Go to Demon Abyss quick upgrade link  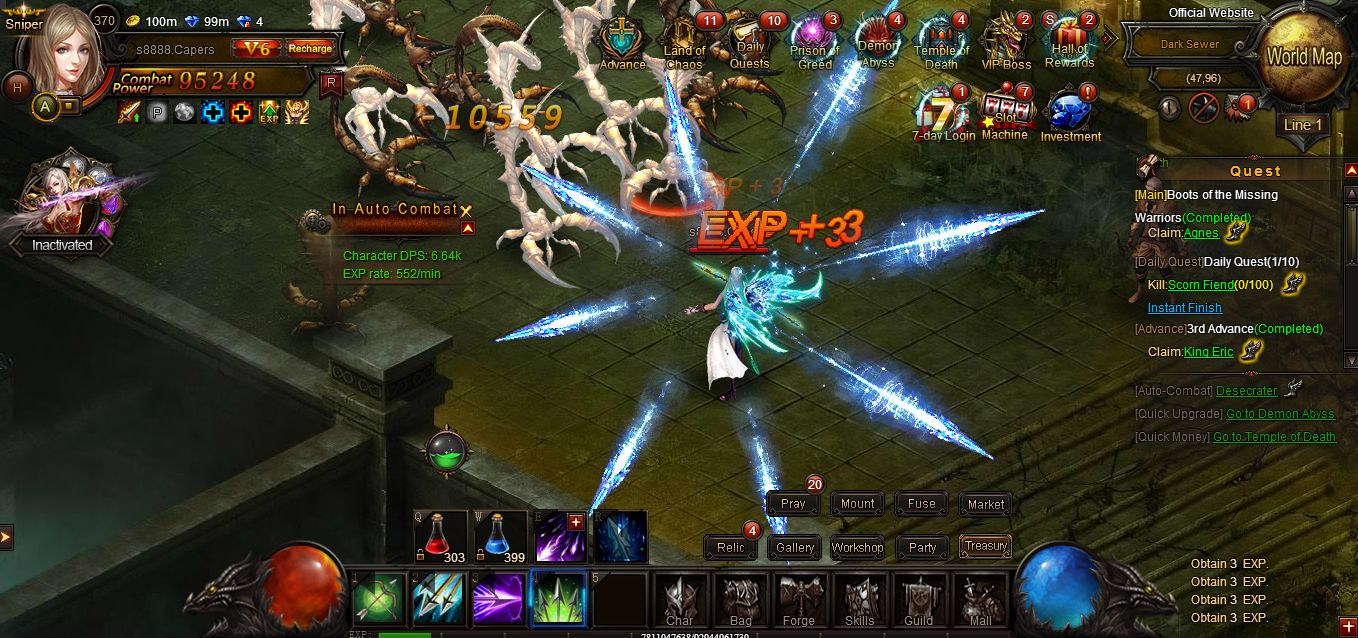click(1280, 414)
